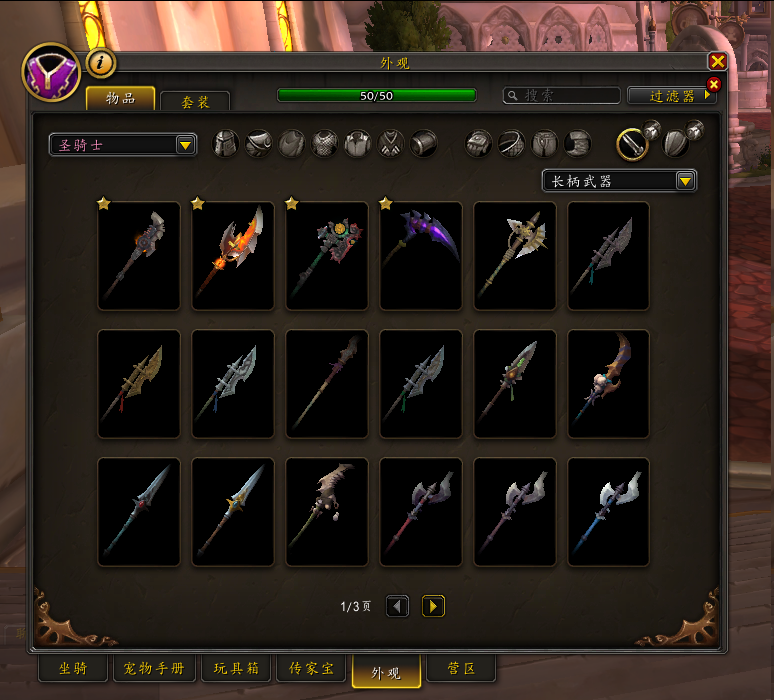Show the 传家宝 heirlooms tab
Viewport: 774px width, 700px height.
pyautogui.click(x=311, y=670)
